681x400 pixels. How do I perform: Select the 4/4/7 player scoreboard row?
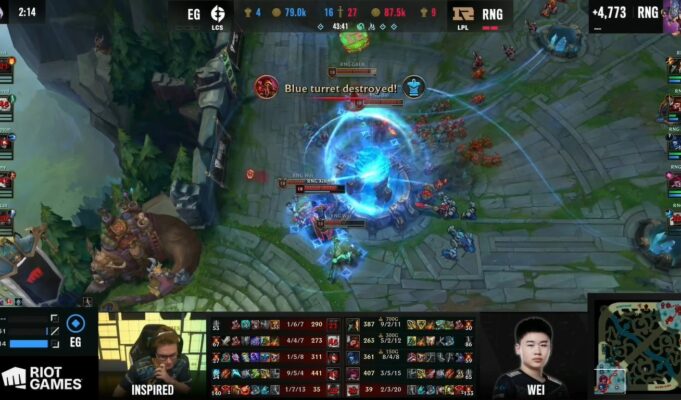[270, 341]
